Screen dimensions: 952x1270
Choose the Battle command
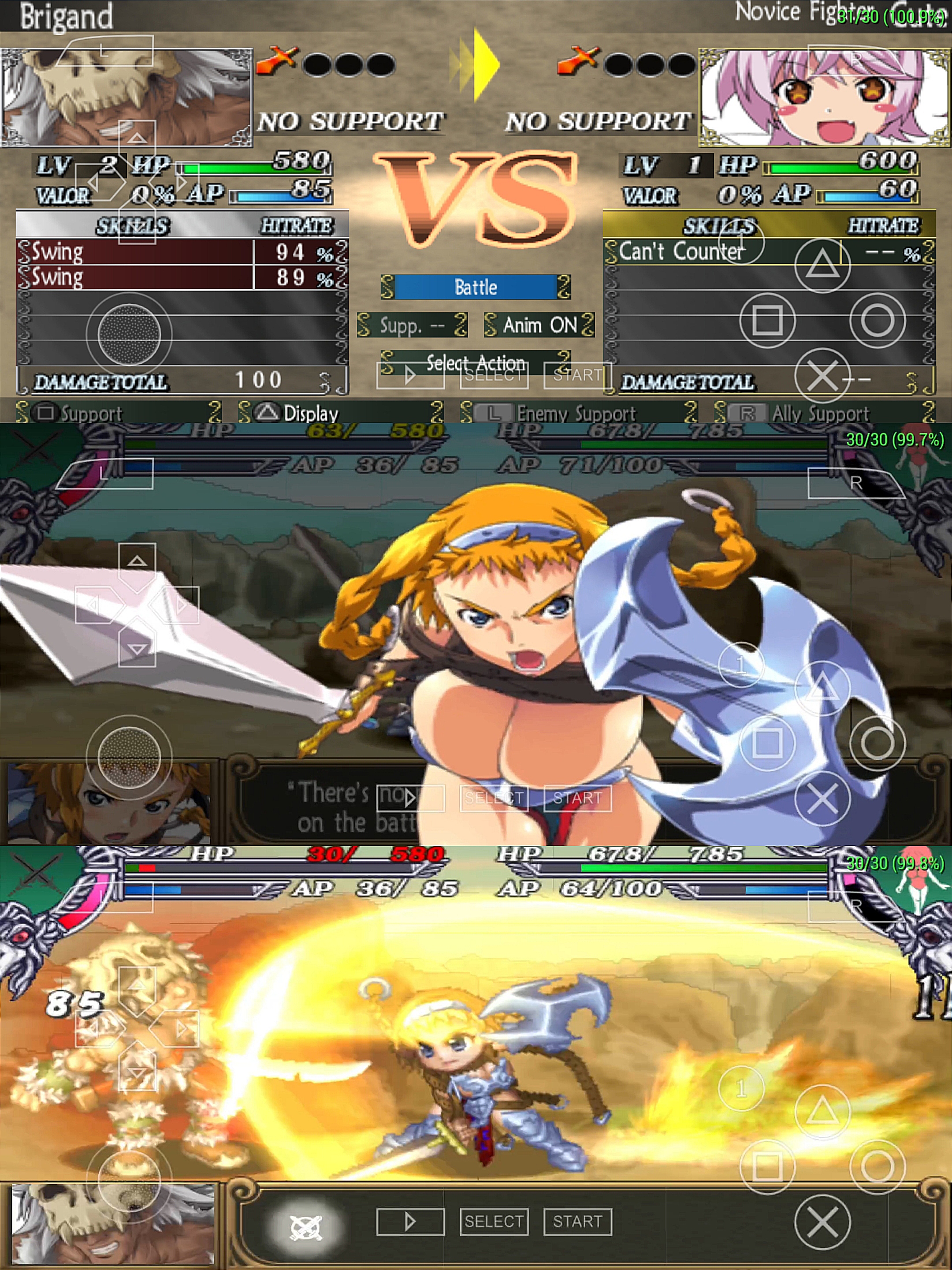click(x=475, y=287)
